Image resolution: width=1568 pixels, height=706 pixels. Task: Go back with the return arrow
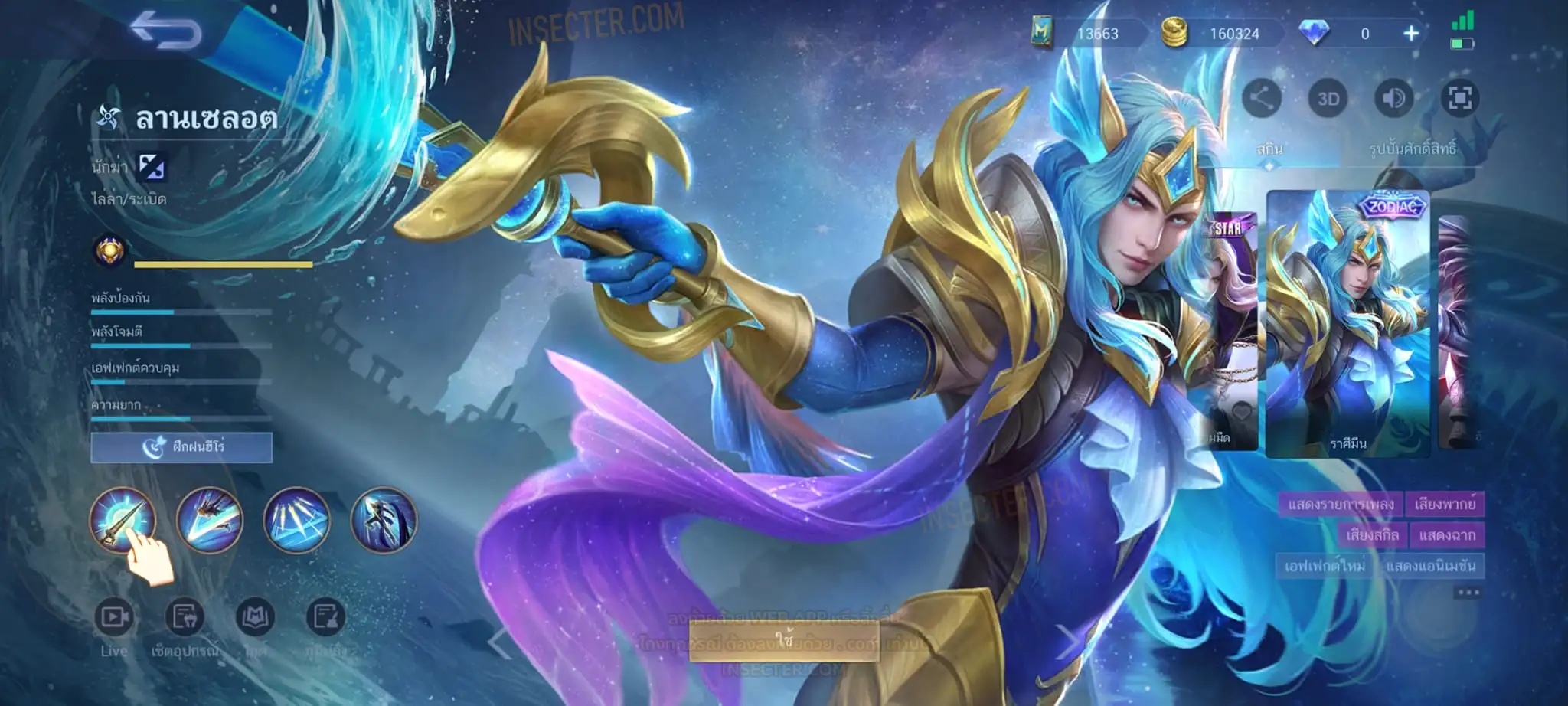165,31
